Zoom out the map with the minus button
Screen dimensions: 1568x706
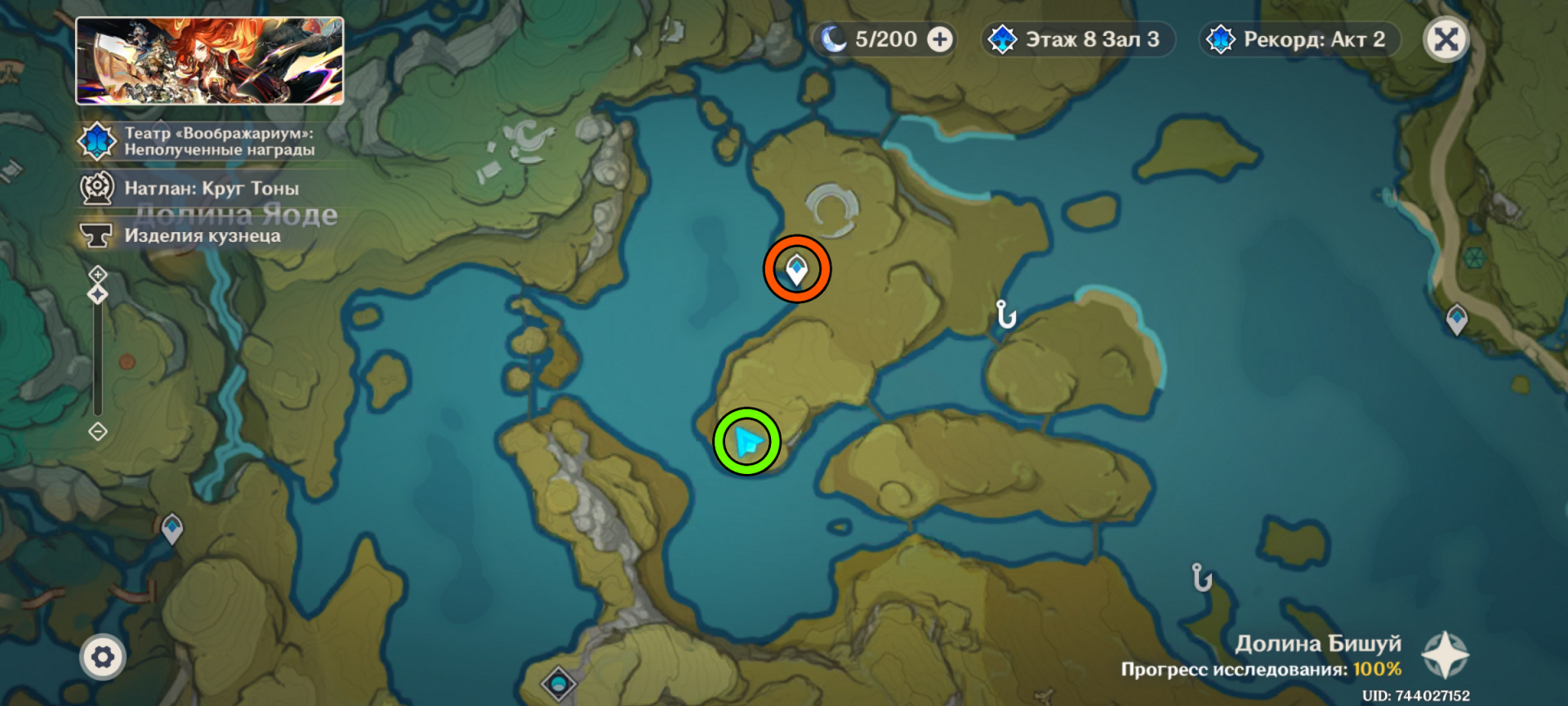pos(98,431)
